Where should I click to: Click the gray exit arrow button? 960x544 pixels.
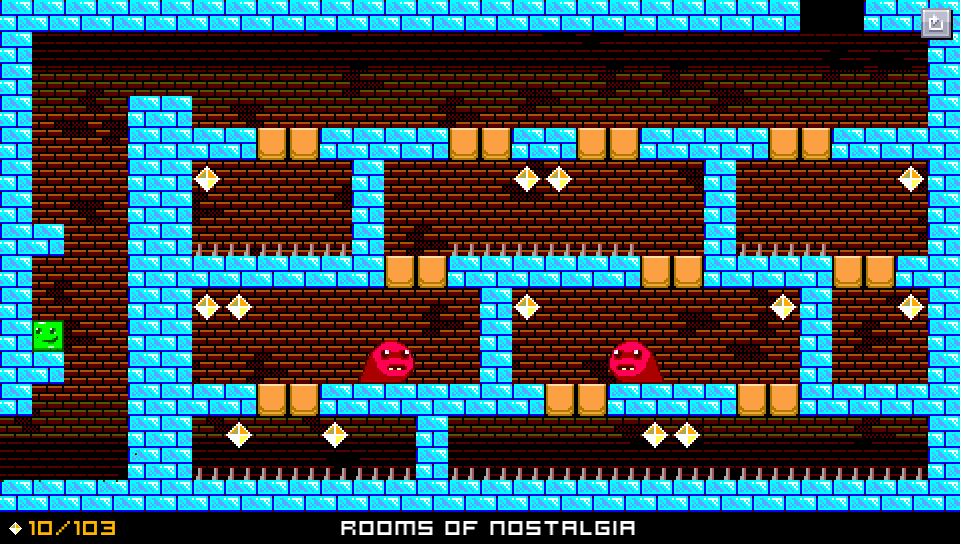pyautogui.click(x=936, y=22)
